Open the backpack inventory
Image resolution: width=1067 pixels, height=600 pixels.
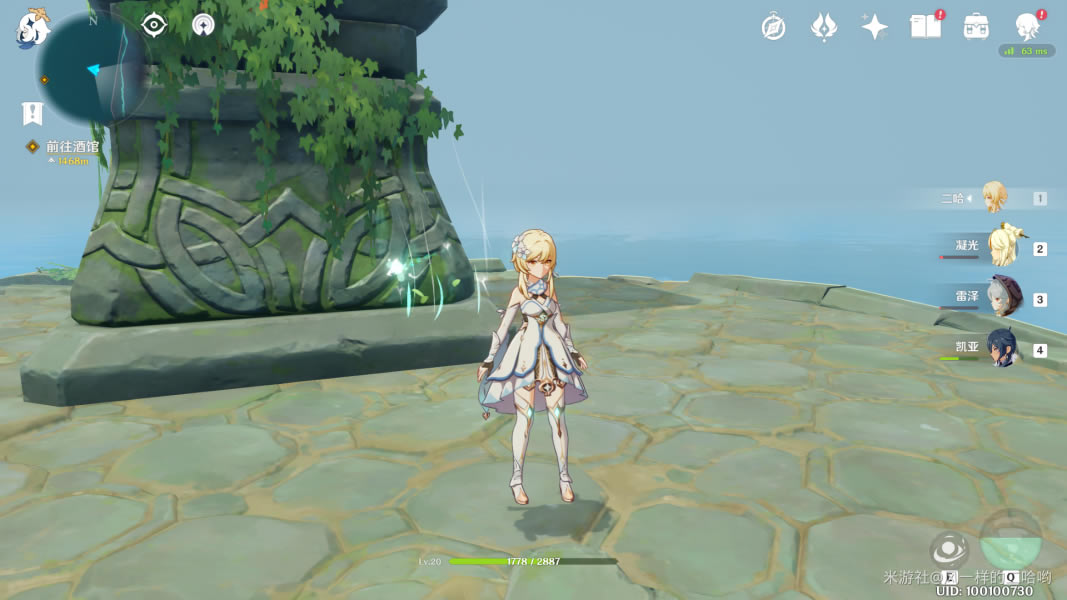[976, 27]
